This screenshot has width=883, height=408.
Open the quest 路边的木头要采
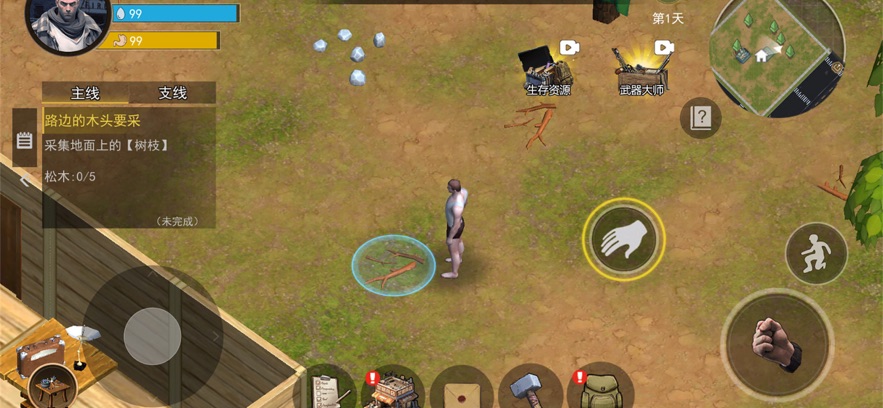click(90, 119)
